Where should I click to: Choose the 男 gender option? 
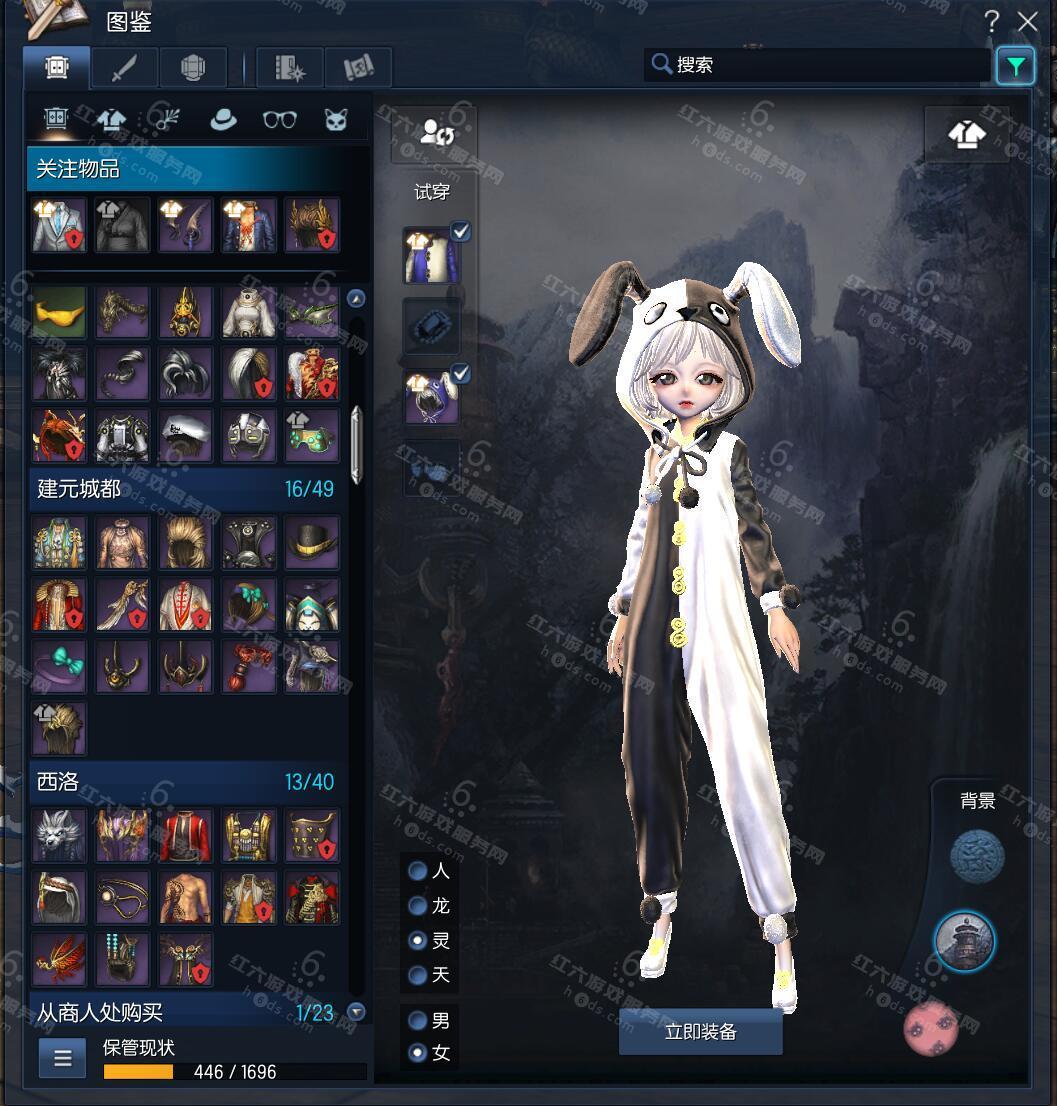point(418,1021)
